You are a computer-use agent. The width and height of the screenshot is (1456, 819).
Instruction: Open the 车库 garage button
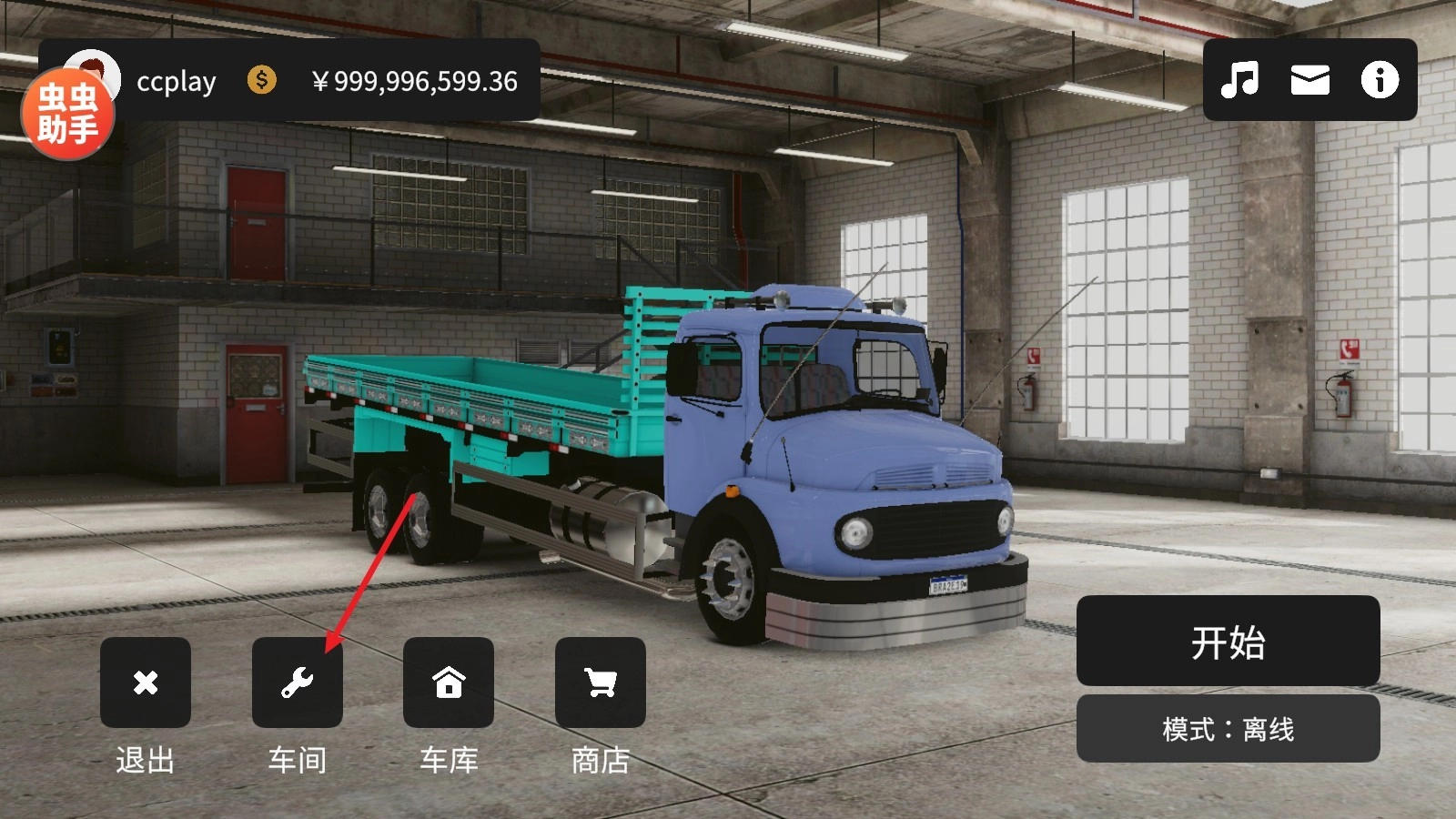tap(449, 682)
